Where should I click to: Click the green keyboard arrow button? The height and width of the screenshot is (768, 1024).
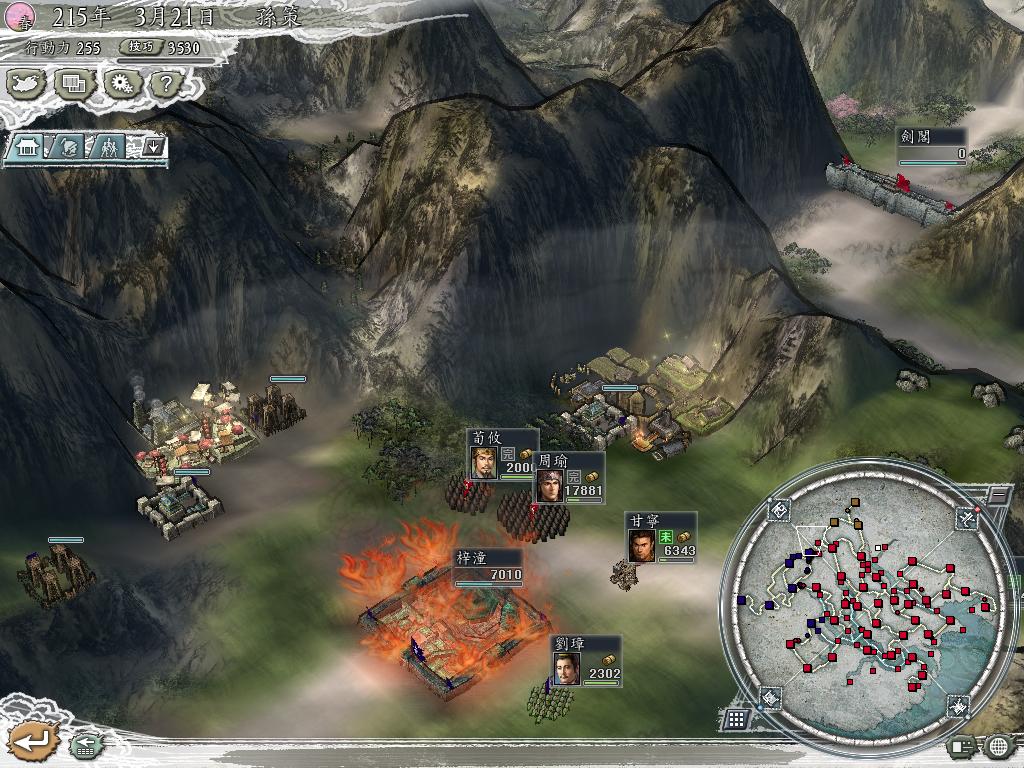pyautogui.click(x=85, y=744)
